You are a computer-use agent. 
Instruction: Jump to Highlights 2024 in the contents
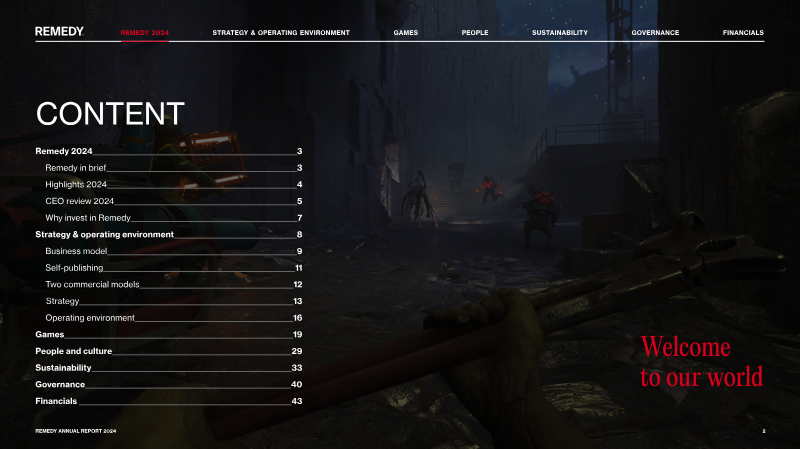76,184
